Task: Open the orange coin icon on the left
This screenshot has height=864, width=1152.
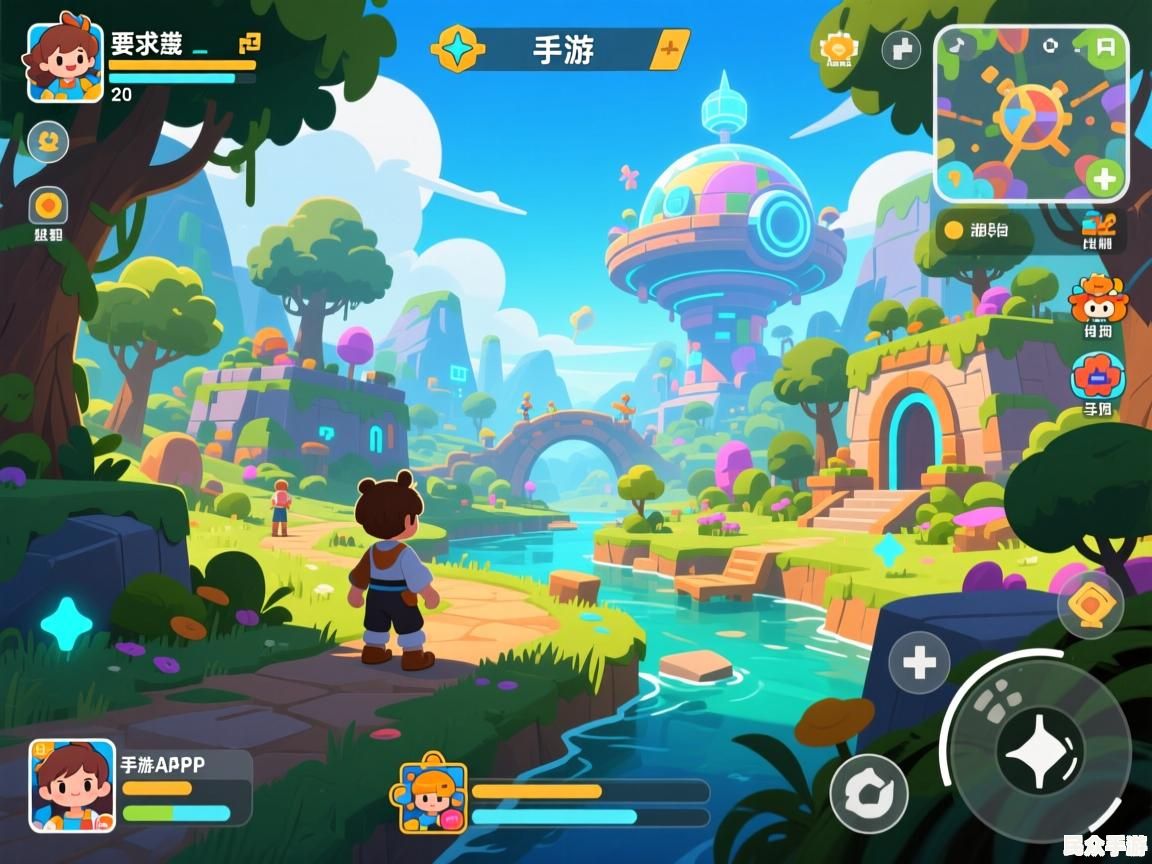Action: 48,206
